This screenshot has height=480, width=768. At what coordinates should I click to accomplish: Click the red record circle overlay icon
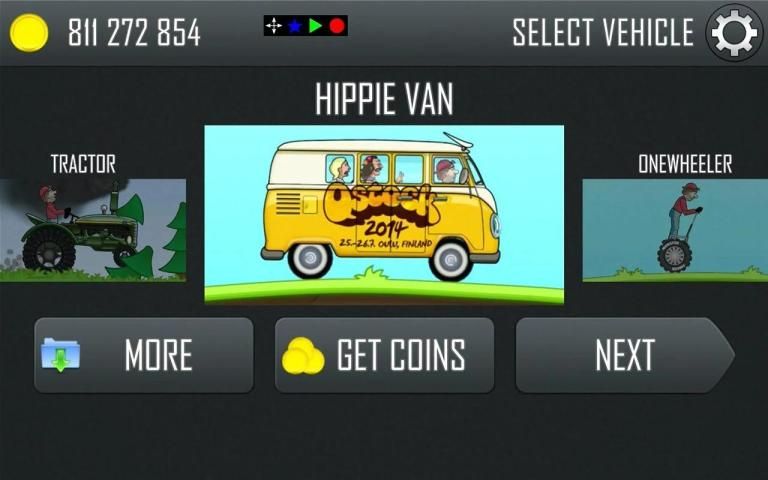[x=337, y=26]
